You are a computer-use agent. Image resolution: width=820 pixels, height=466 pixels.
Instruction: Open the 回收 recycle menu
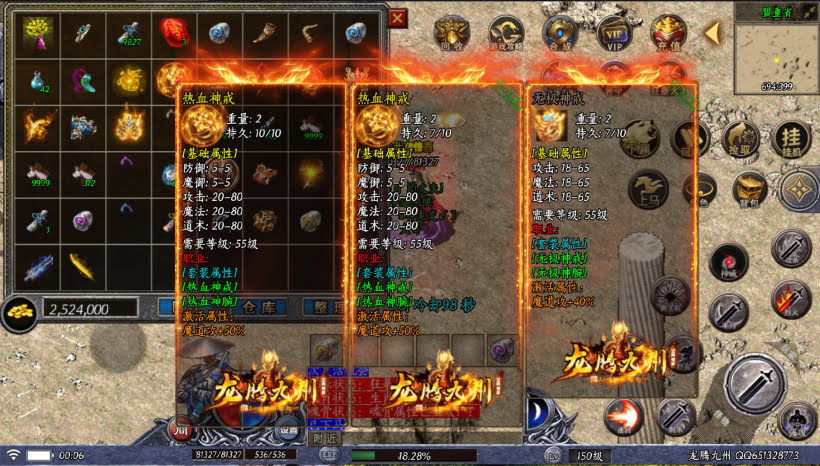pos(452,33)
